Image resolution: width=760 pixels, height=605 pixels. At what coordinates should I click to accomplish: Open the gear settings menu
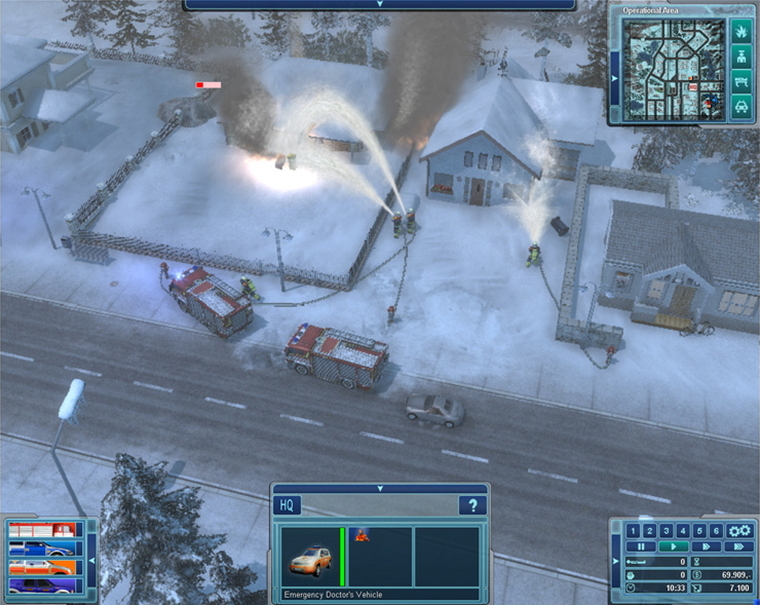739,530
